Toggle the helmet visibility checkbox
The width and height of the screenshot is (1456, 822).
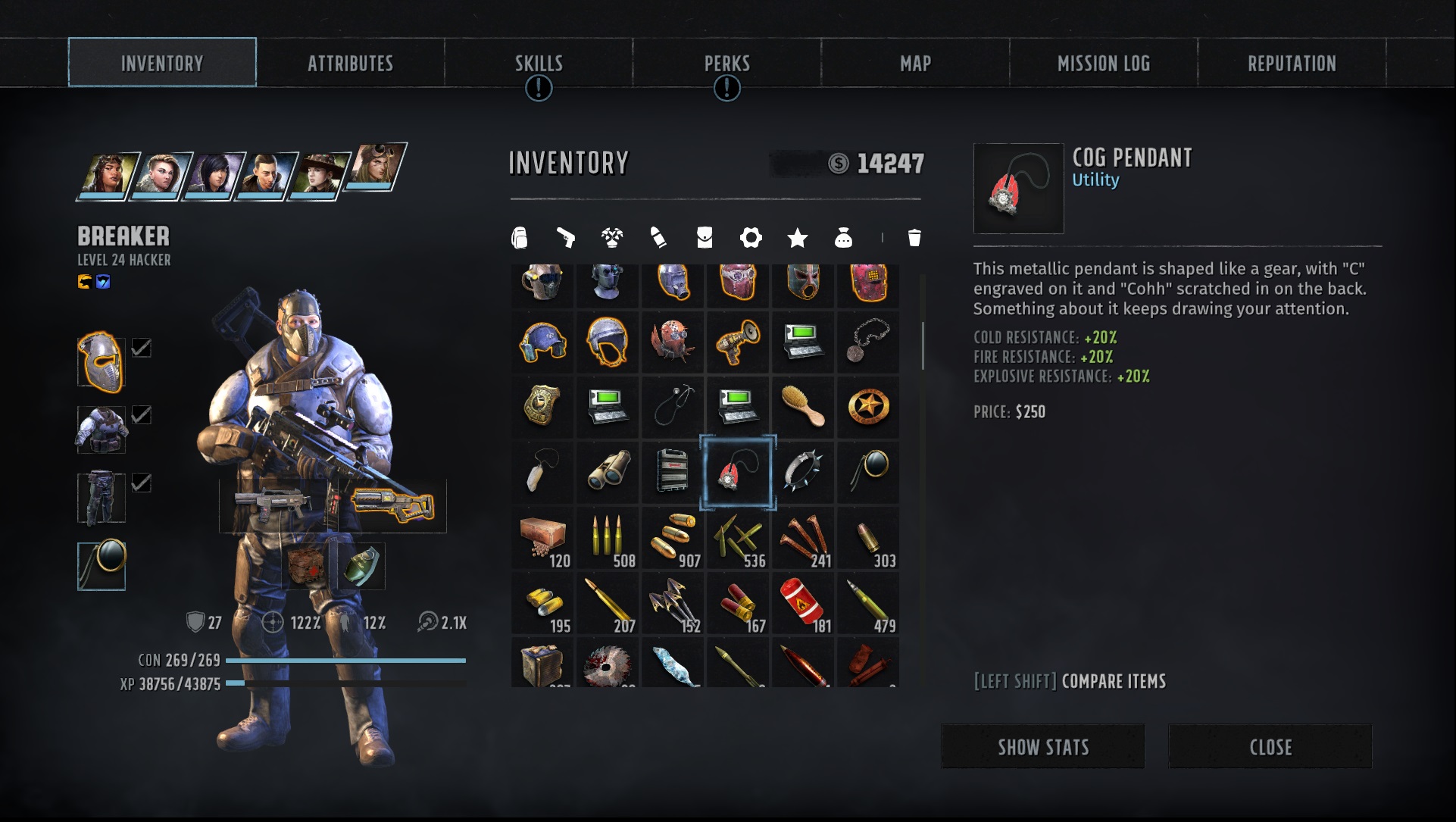142,348
